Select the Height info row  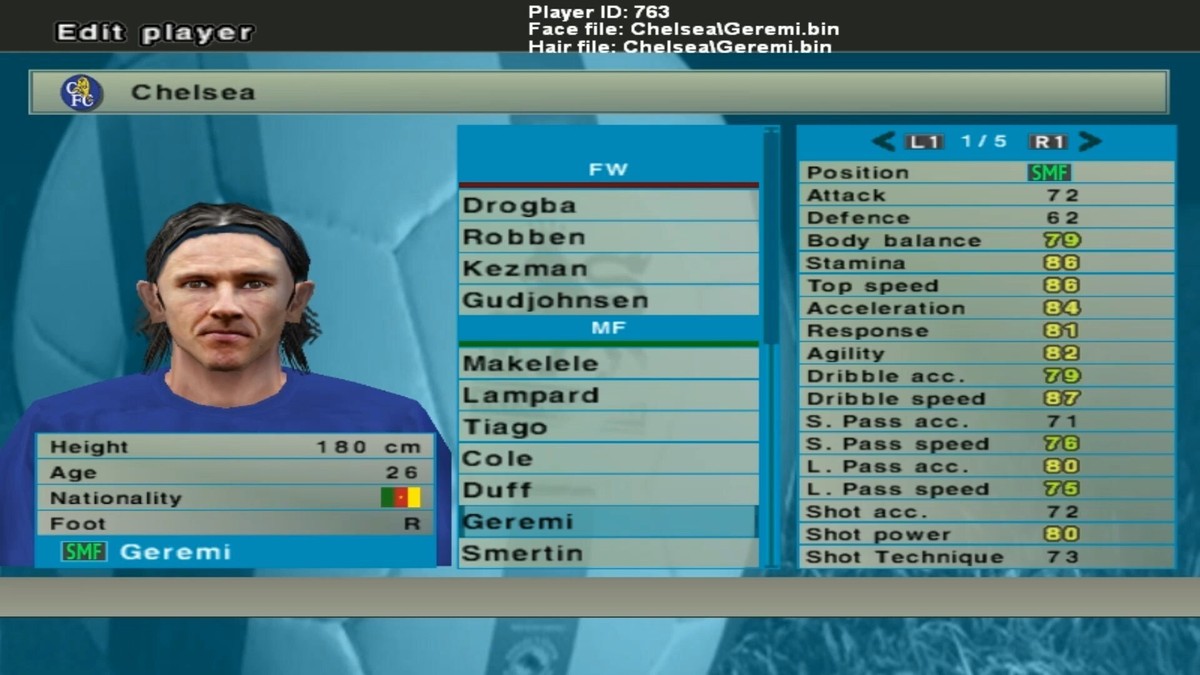[x=235, y=448]
